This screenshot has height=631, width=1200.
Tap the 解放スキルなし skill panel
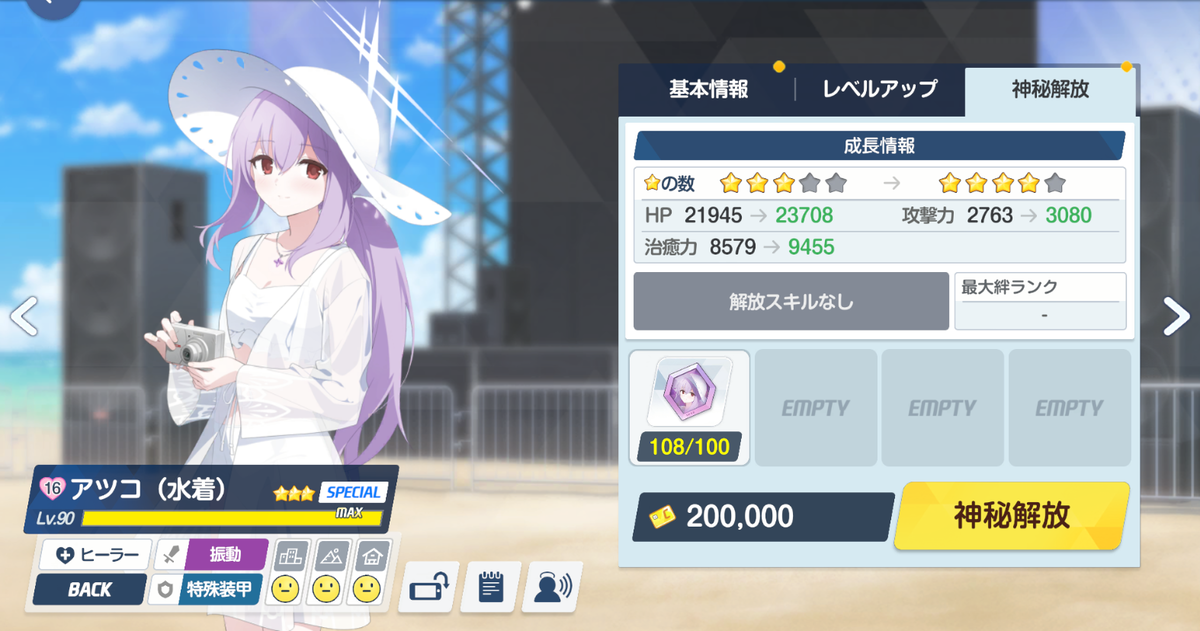click(791, 301)
